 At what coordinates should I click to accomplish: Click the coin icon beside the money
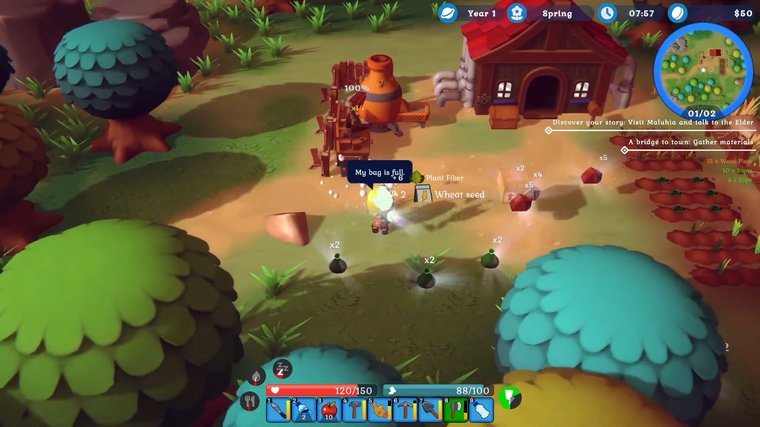(x=679, y=13)
